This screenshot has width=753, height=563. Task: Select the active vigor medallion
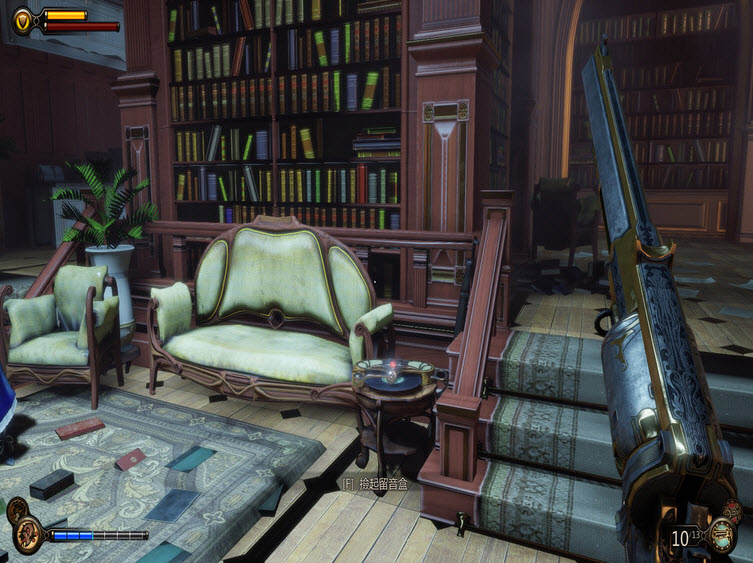(x=27, y=539)
